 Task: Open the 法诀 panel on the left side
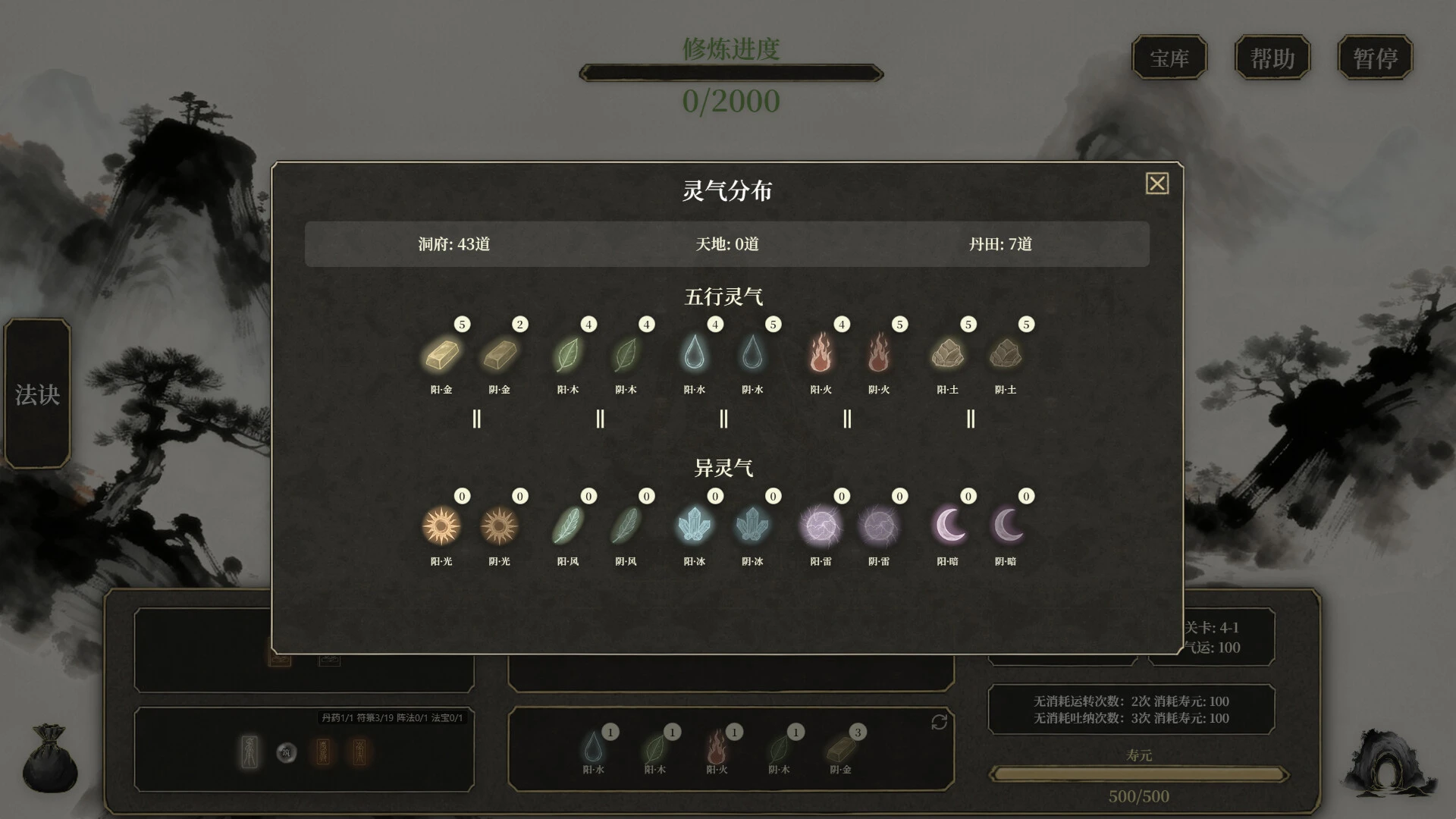[37, 394]
